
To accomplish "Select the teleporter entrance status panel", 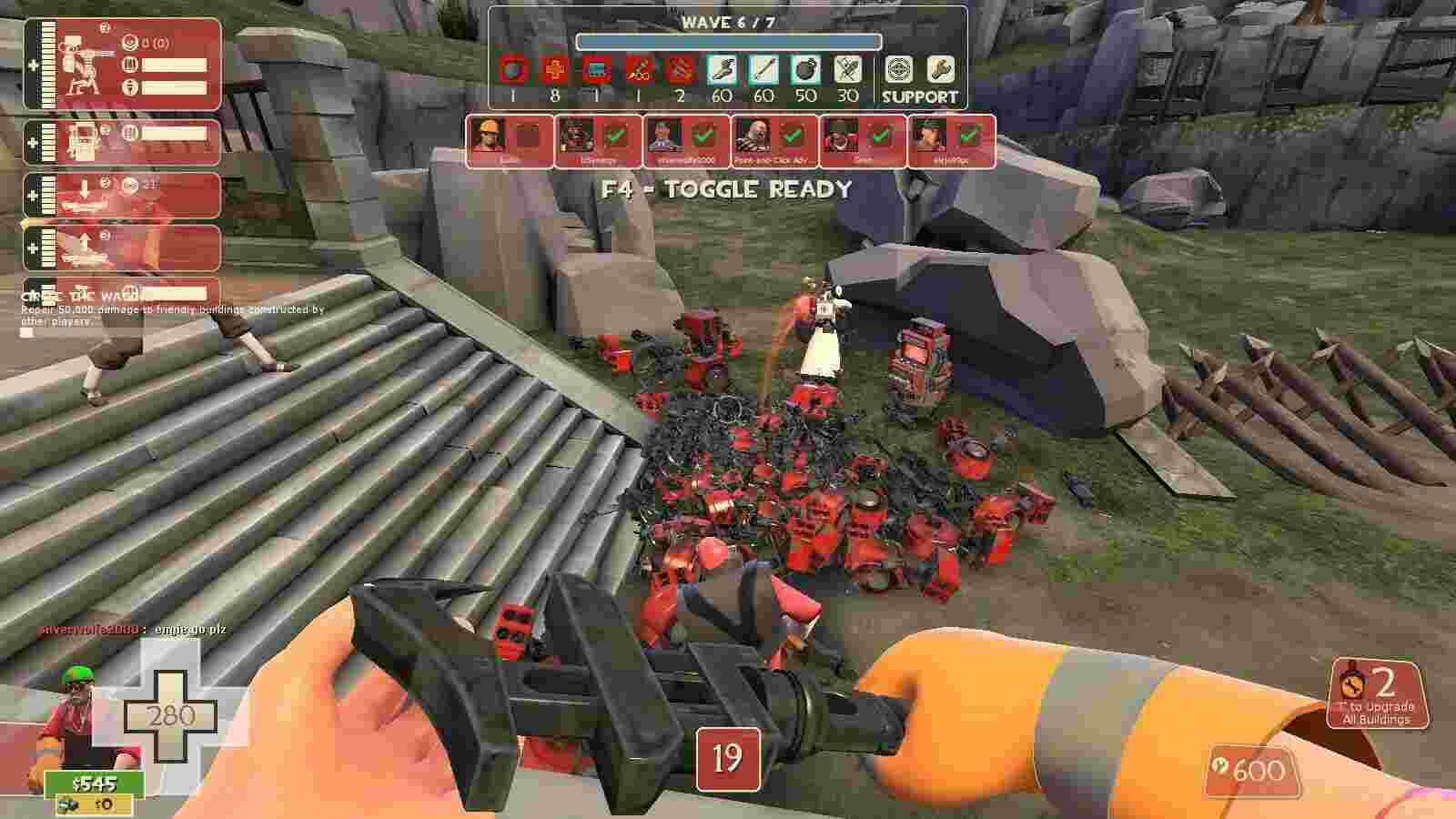I will tap(122, 195).
